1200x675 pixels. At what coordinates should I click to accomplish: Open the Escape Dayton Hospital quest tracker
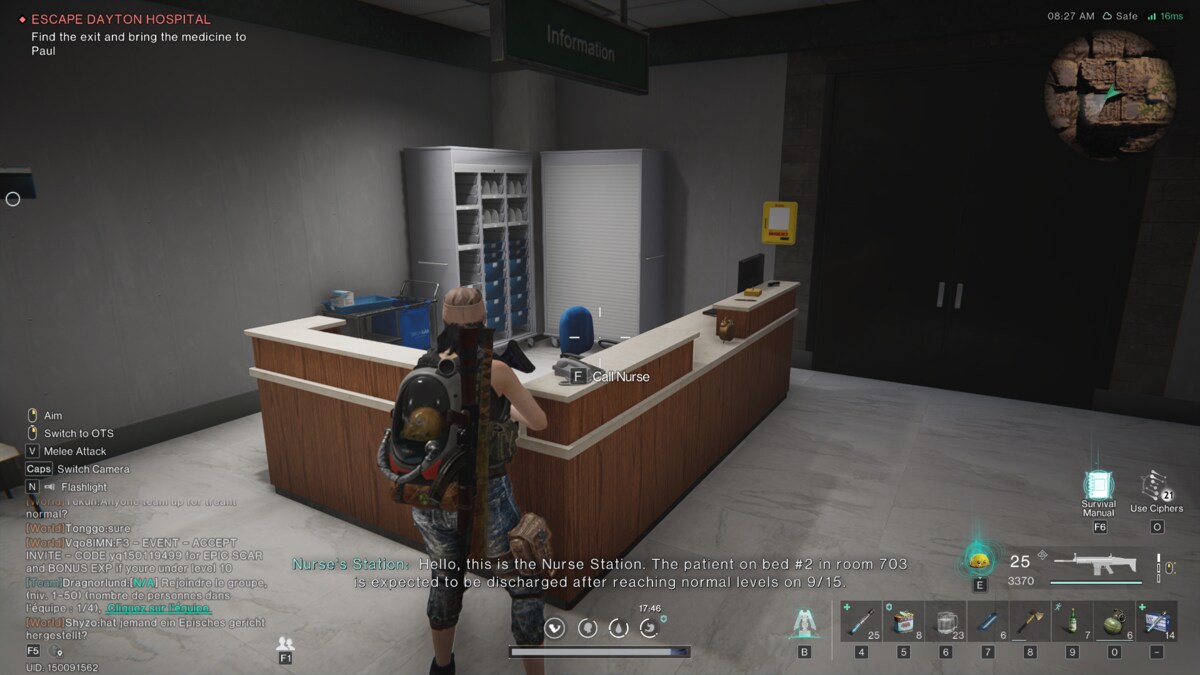pyautogui.click(x=120, y=19)
